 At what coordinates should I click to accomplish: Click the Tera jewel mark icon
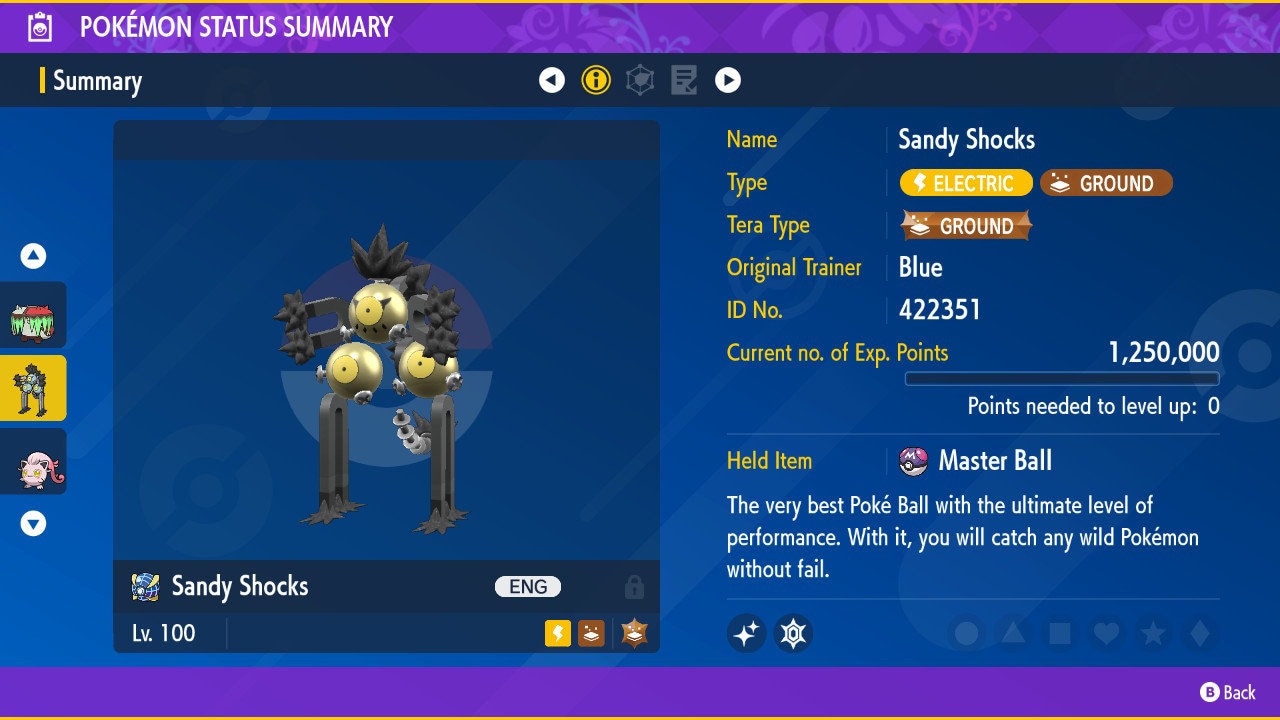[792, 633]
